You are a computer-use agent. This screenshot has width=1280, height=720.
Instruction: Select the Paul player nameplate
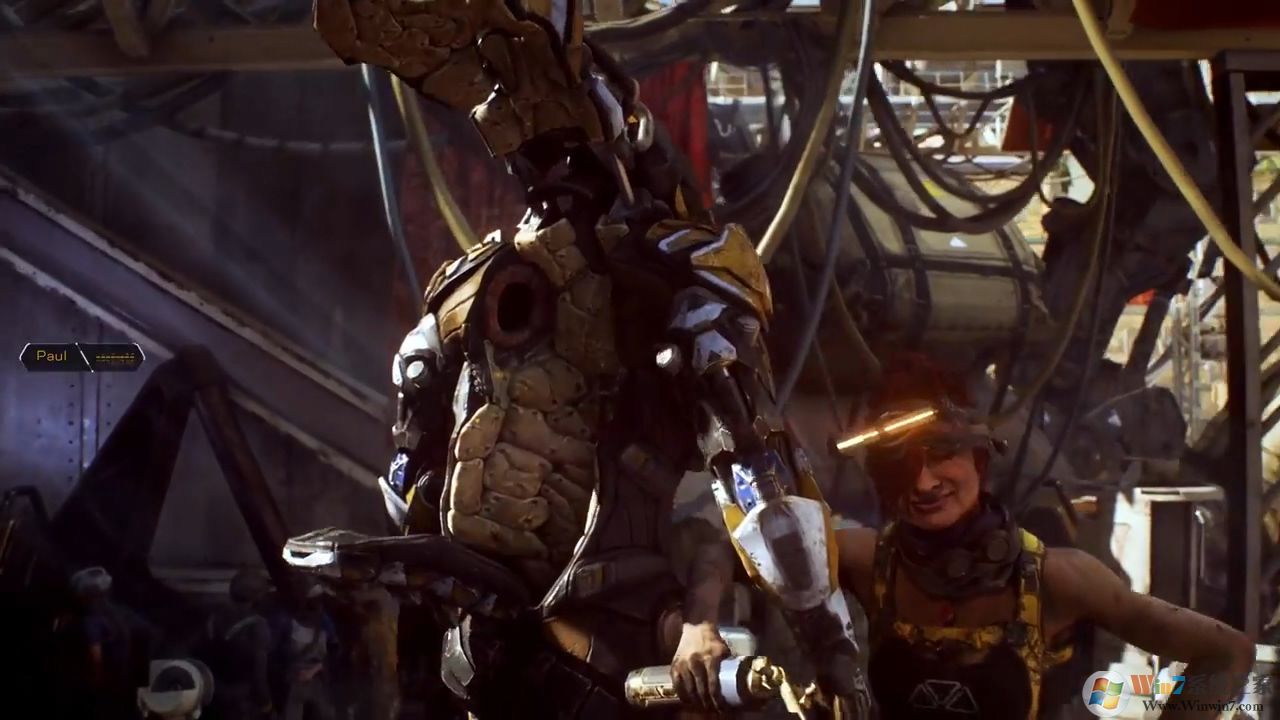(81, 356)
